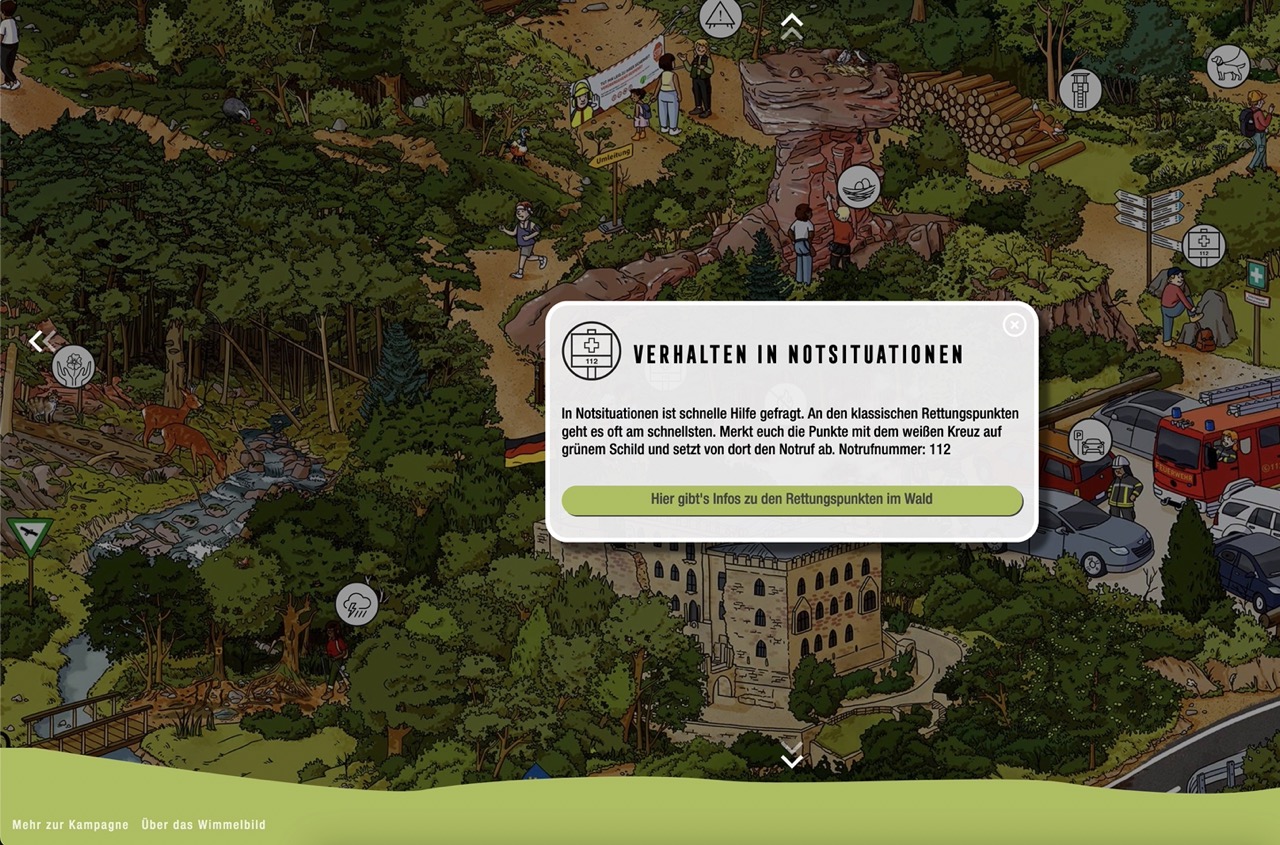The height and width of the screenshot is (845, 1280).
Task: Open the bird nest hotspot on the rock
Action: point(858,186)
